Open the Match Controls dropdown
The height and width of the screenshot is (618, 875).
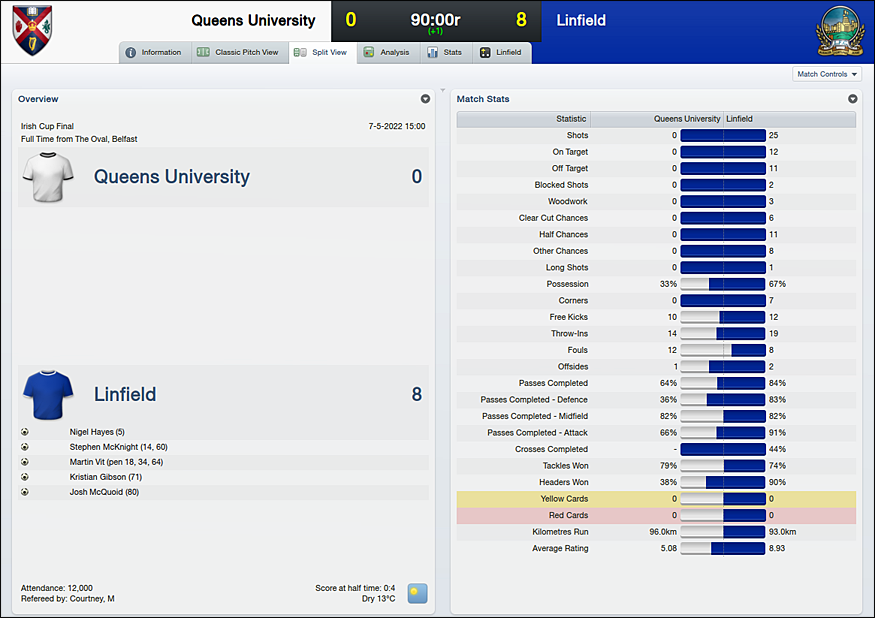pyautogui.click(x=827, y=74)
